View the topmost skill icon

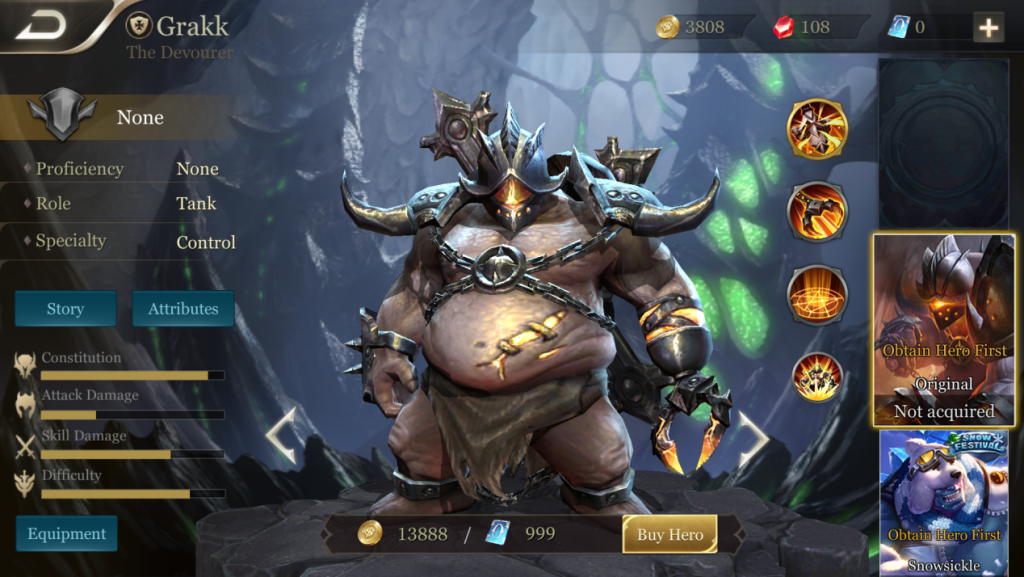817,130
